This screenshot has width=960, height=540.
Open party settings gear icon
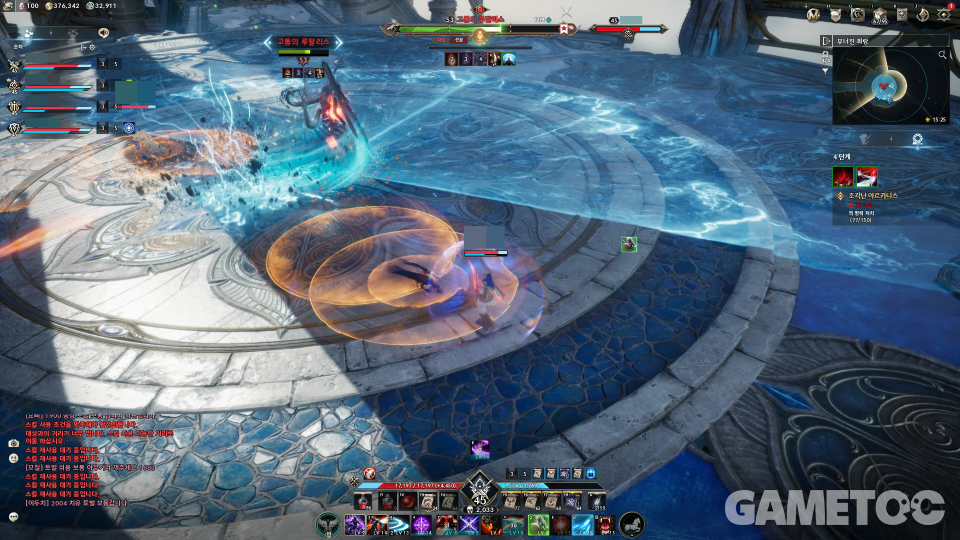(91, 47)
